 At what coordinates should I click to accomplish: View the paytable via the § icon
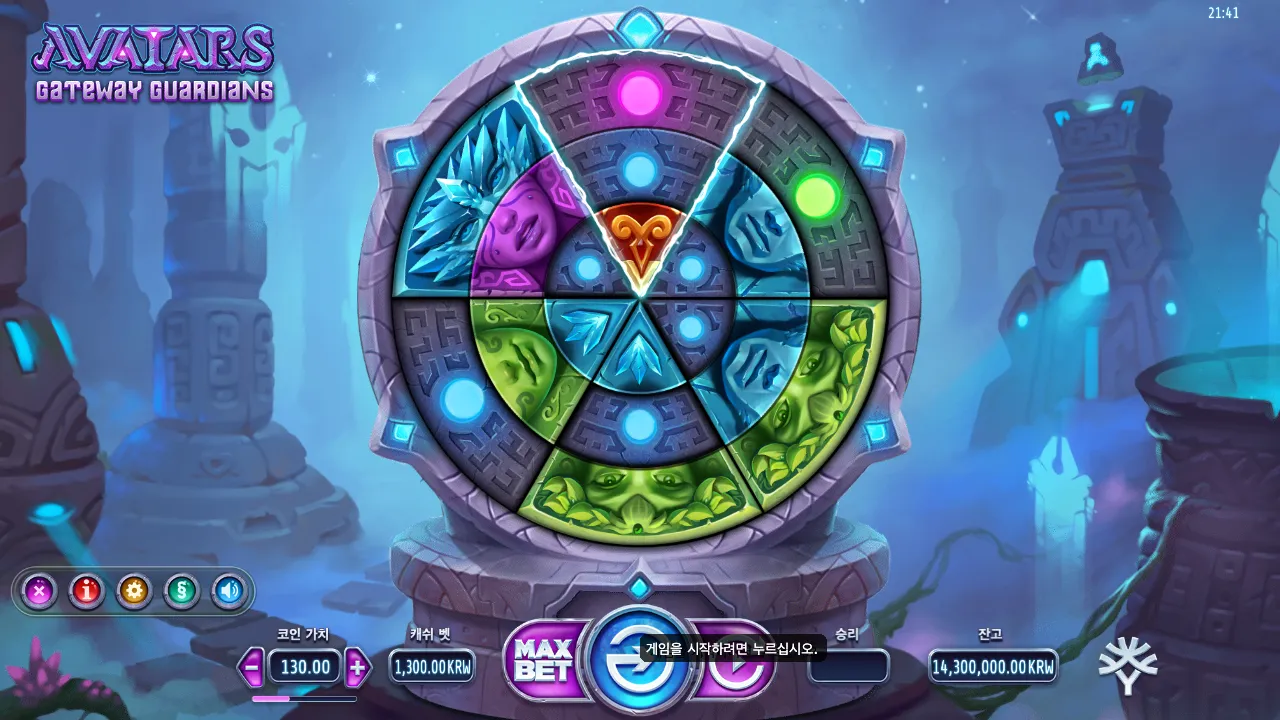pos(181,591)
